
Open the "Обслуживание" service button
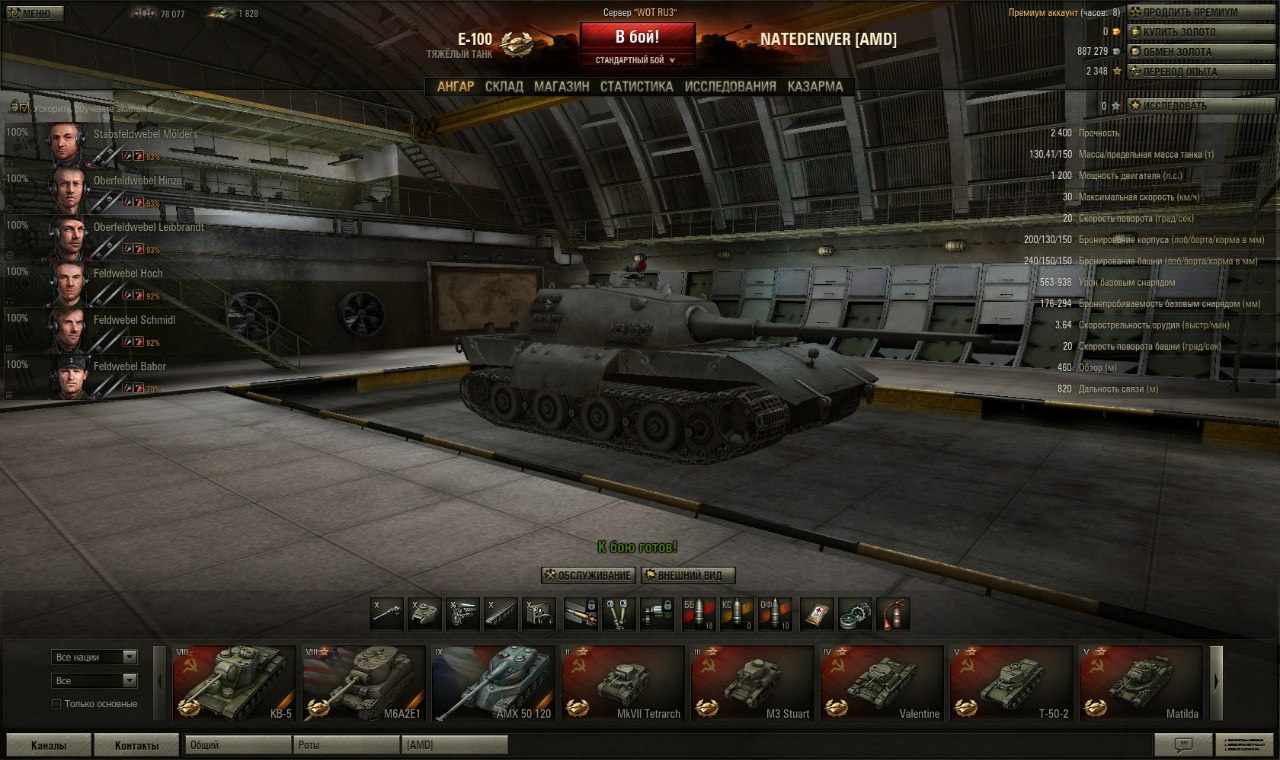[x=588, y=576]
